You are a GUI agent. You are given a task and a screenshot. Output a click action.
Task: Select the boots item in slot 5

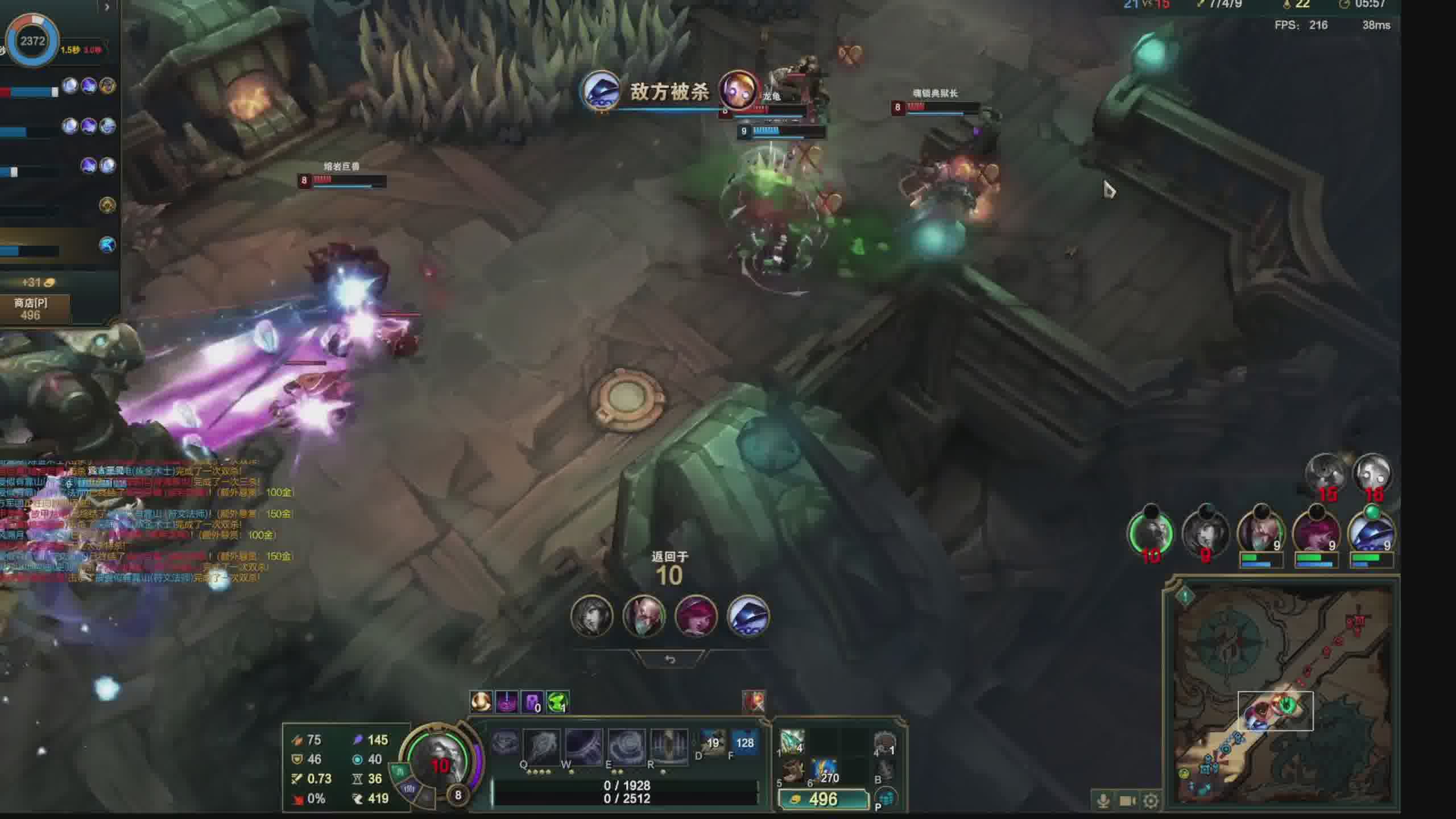792,772
